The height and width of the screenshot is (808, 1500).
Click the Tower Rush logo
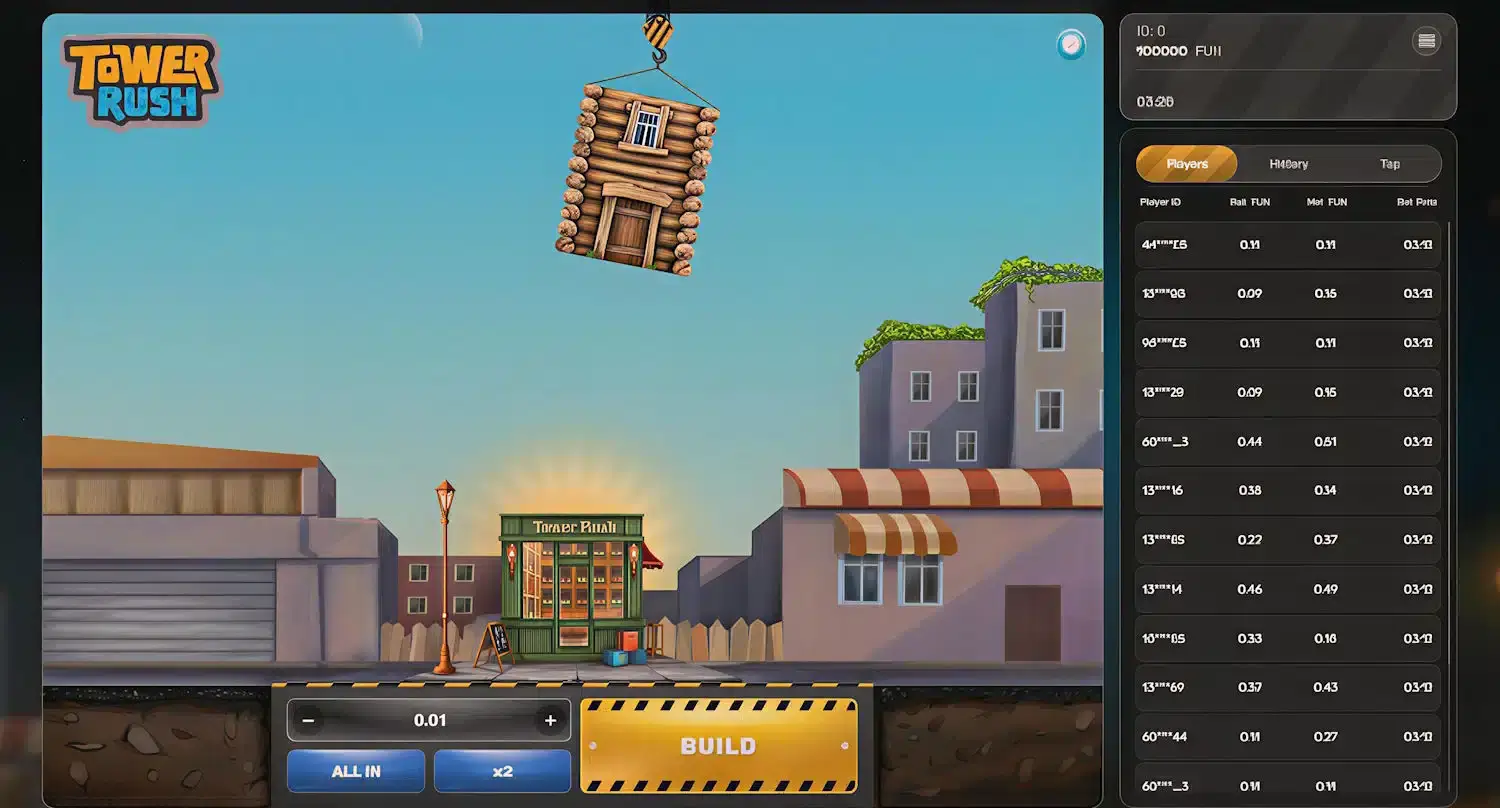tap(140, 80)
